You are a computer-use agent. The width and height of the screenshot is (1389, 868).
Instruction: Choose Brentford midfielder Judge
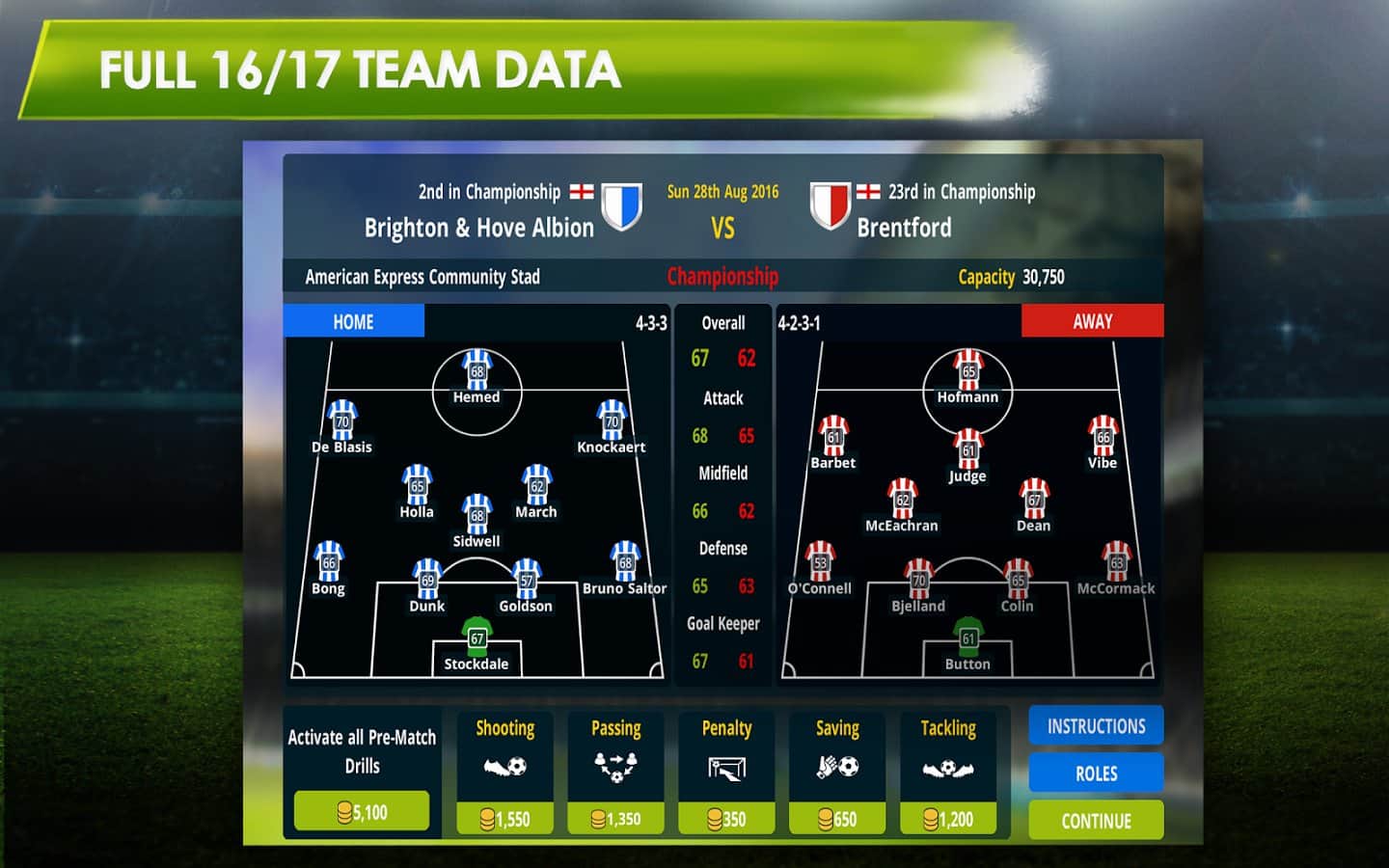[967, 449]
